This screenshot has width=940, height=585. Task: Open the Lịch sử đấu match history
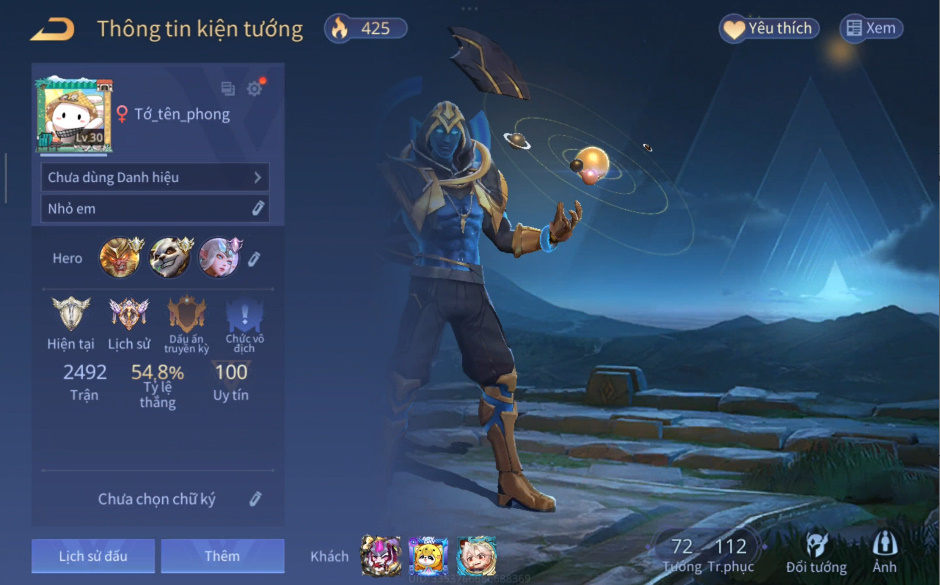(93, 556)
